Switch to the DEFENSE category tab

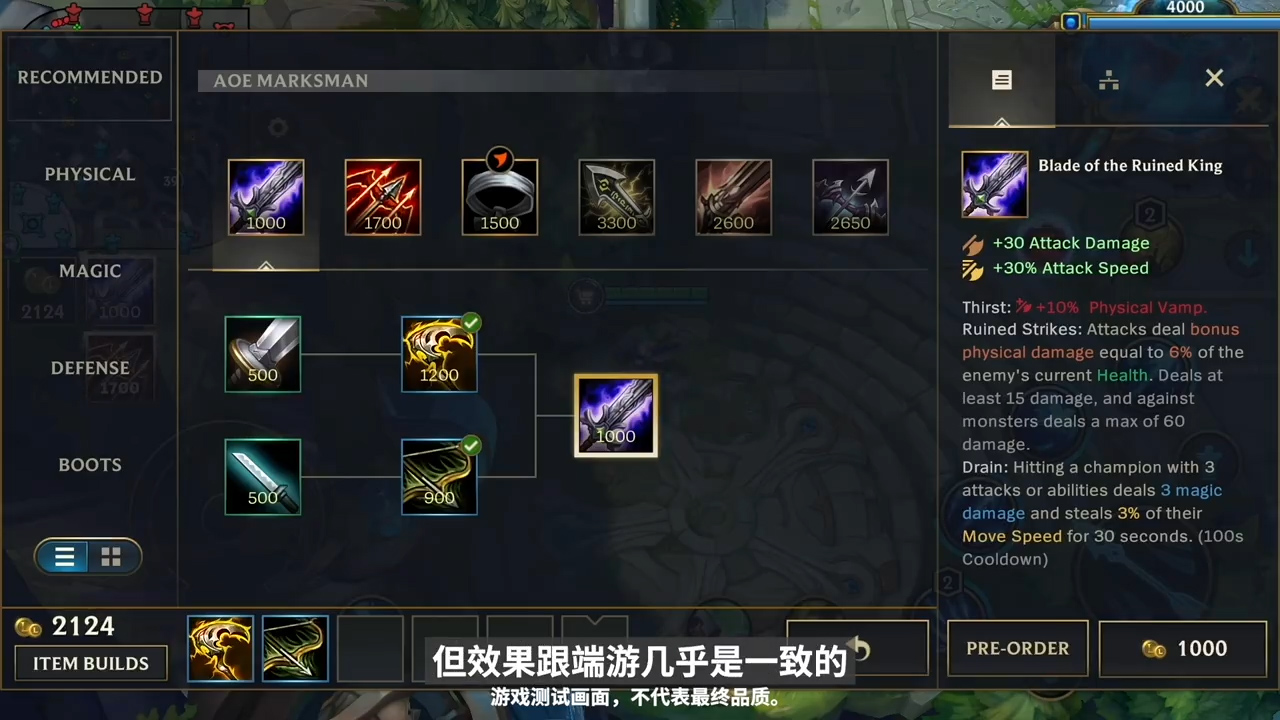point(90,367)
